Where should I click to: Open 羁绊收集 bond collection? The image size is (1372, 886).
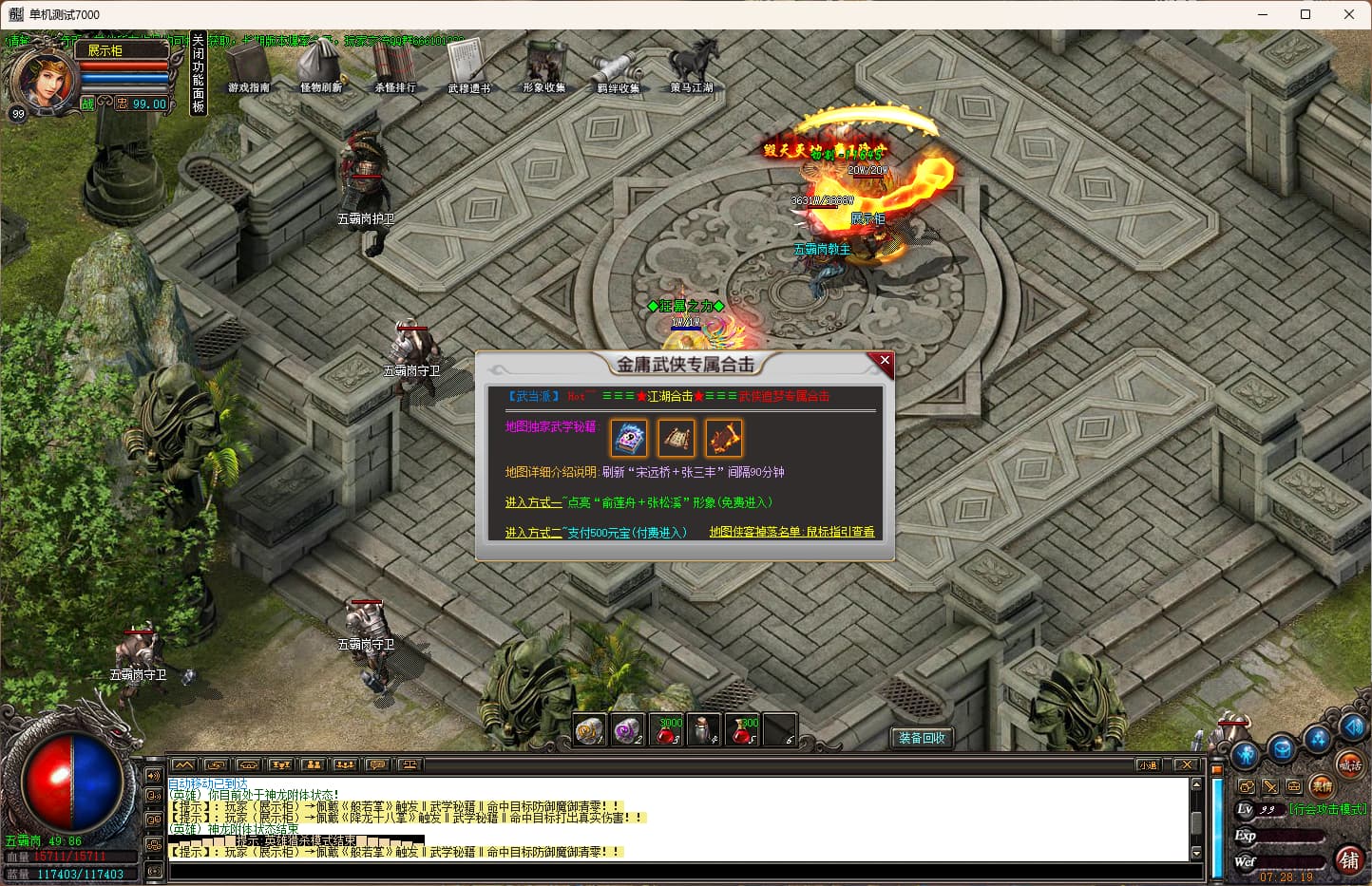point(618,68)
